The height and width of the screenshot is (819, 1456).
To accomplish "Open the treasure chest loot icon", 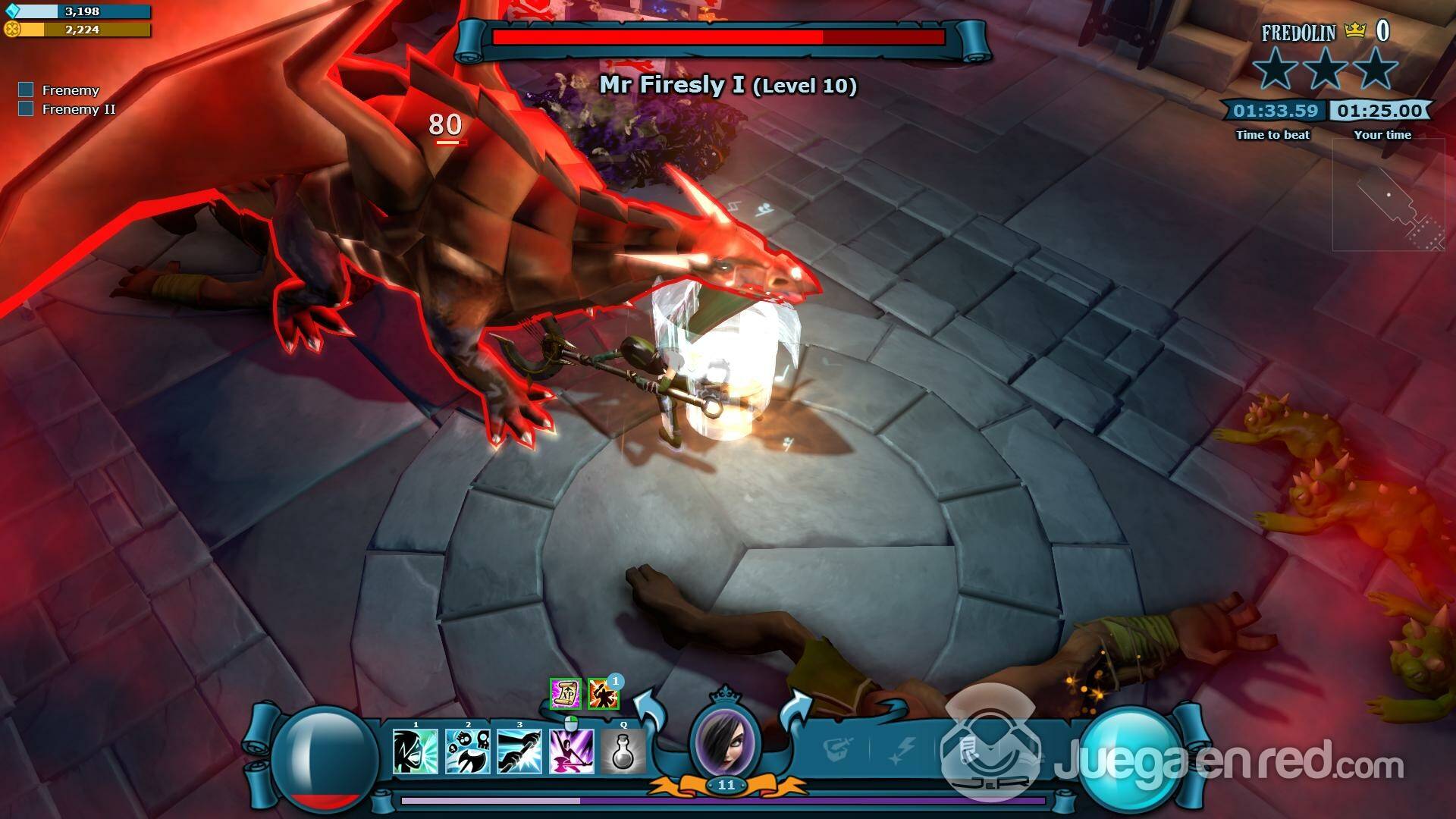I will [x=838, y=749].
